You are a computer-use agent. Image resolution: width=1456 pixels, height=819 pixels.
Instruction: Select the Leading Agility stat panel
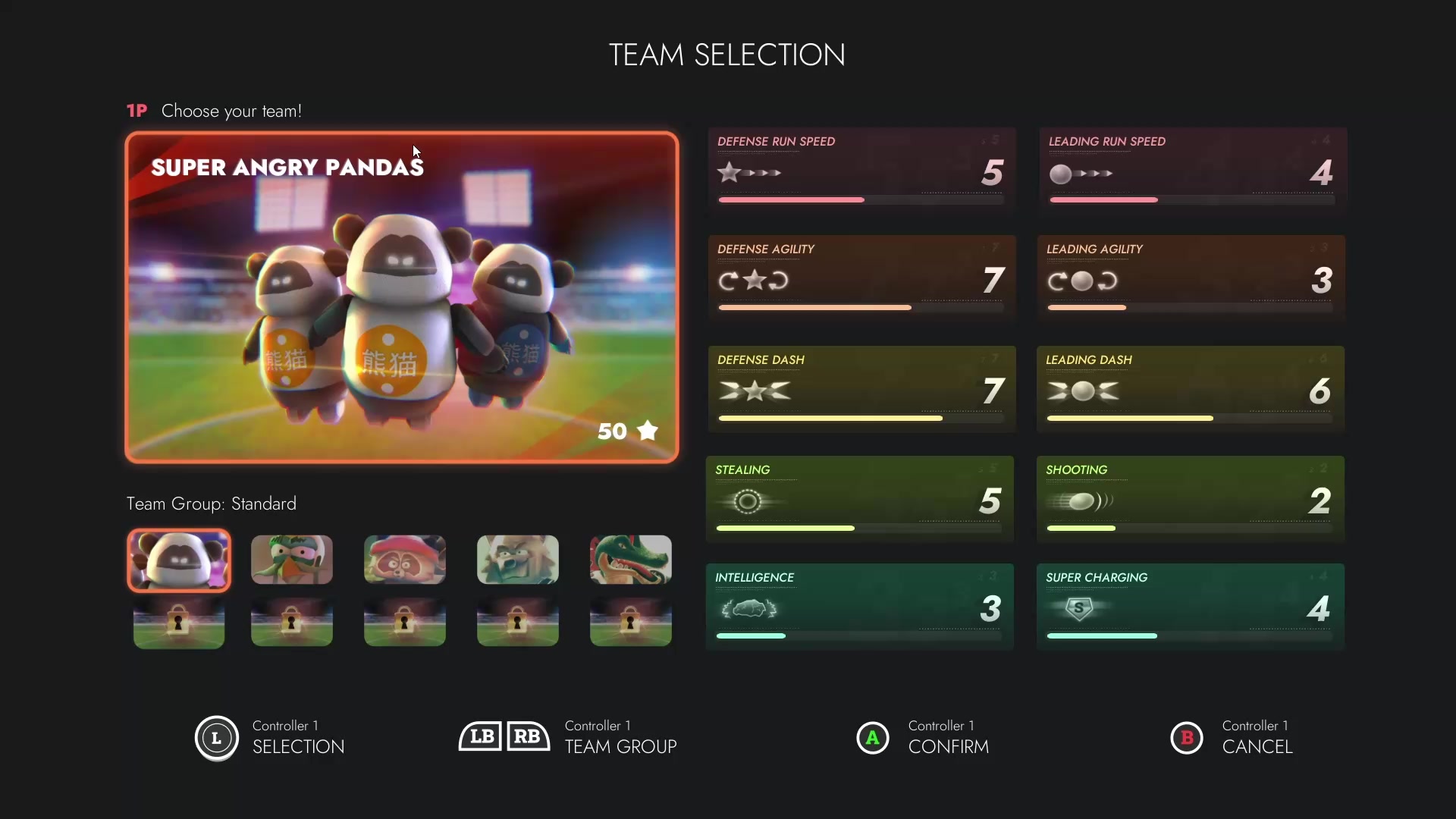point(1191,277)
